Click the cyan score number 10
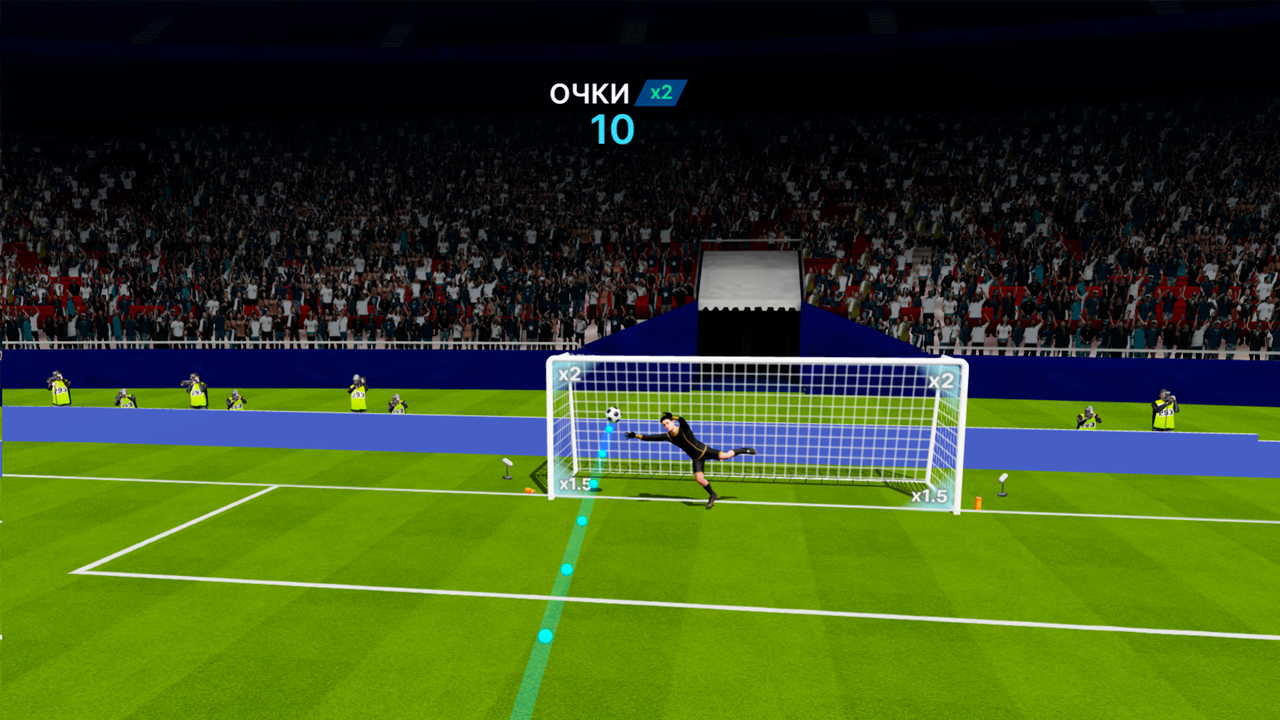The image size is (1280, 720). (x=614, y=127)
